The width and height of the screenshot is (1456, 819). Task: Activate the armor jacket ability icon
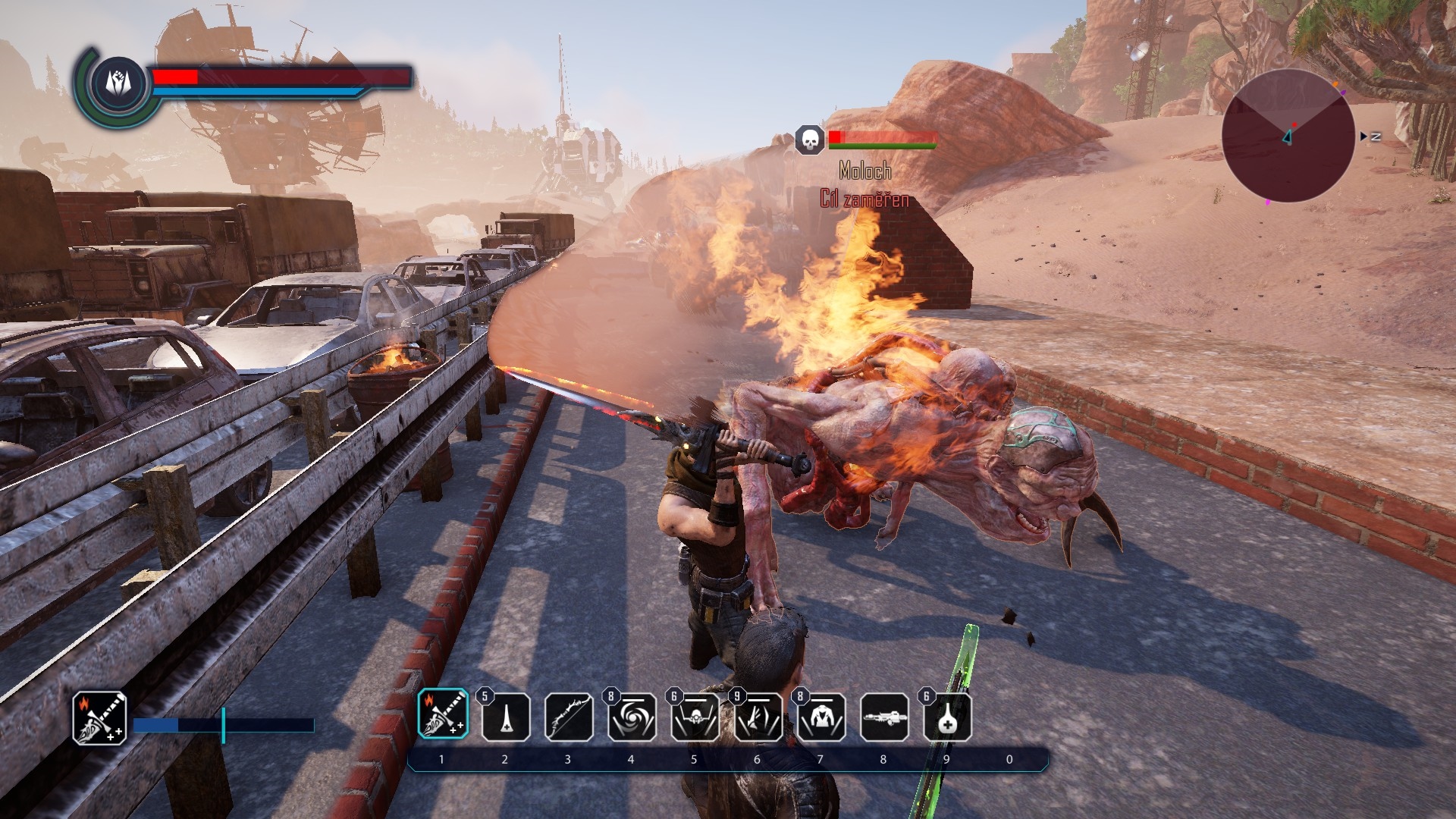tap(821, 717)
